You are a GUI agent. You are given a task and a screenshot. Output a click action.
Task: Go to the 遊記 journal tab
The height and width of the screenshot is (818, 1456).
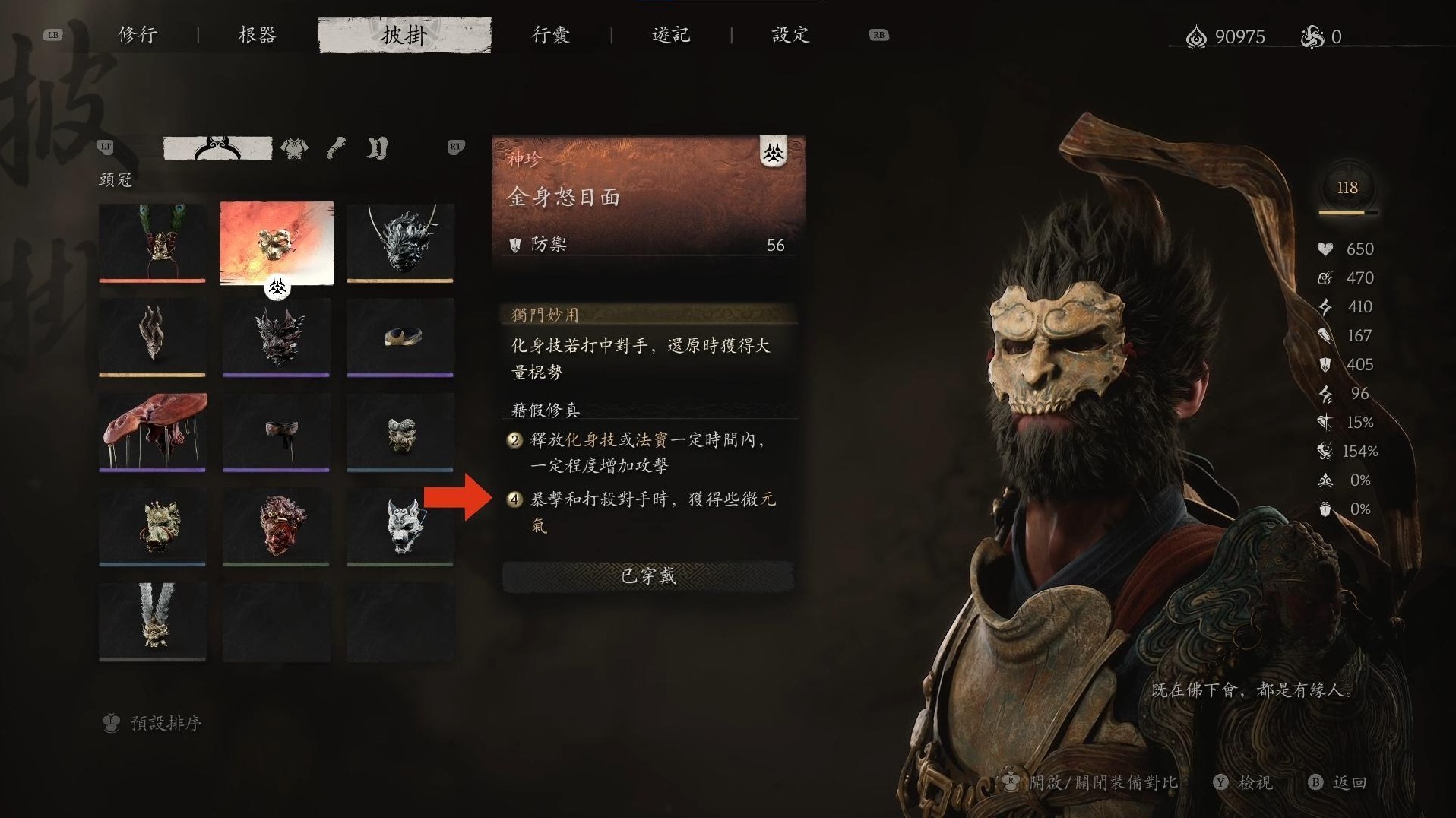[x=671, y=35]
